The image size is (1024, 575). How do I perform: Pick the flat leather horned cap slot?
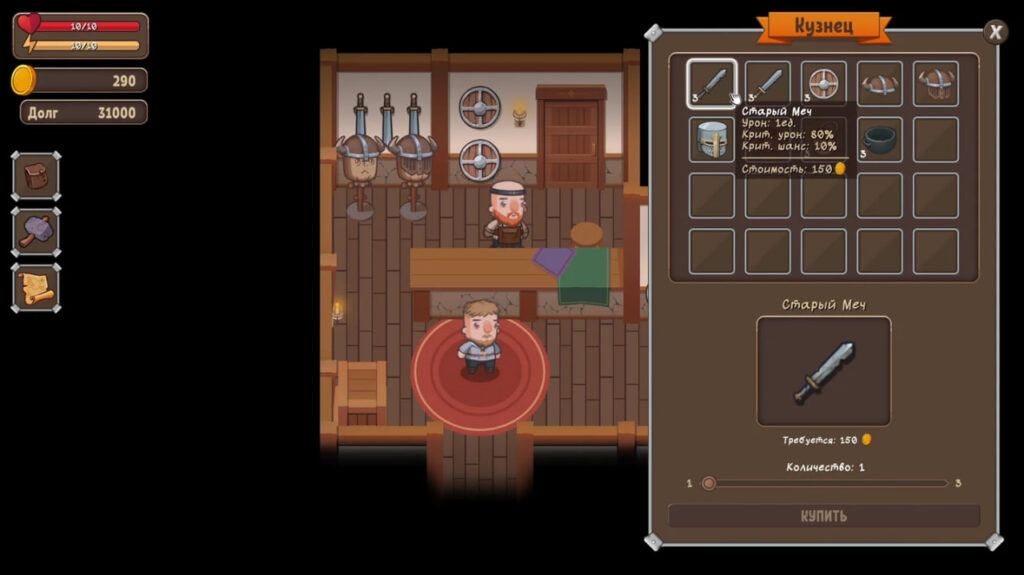tap(879, 84)
